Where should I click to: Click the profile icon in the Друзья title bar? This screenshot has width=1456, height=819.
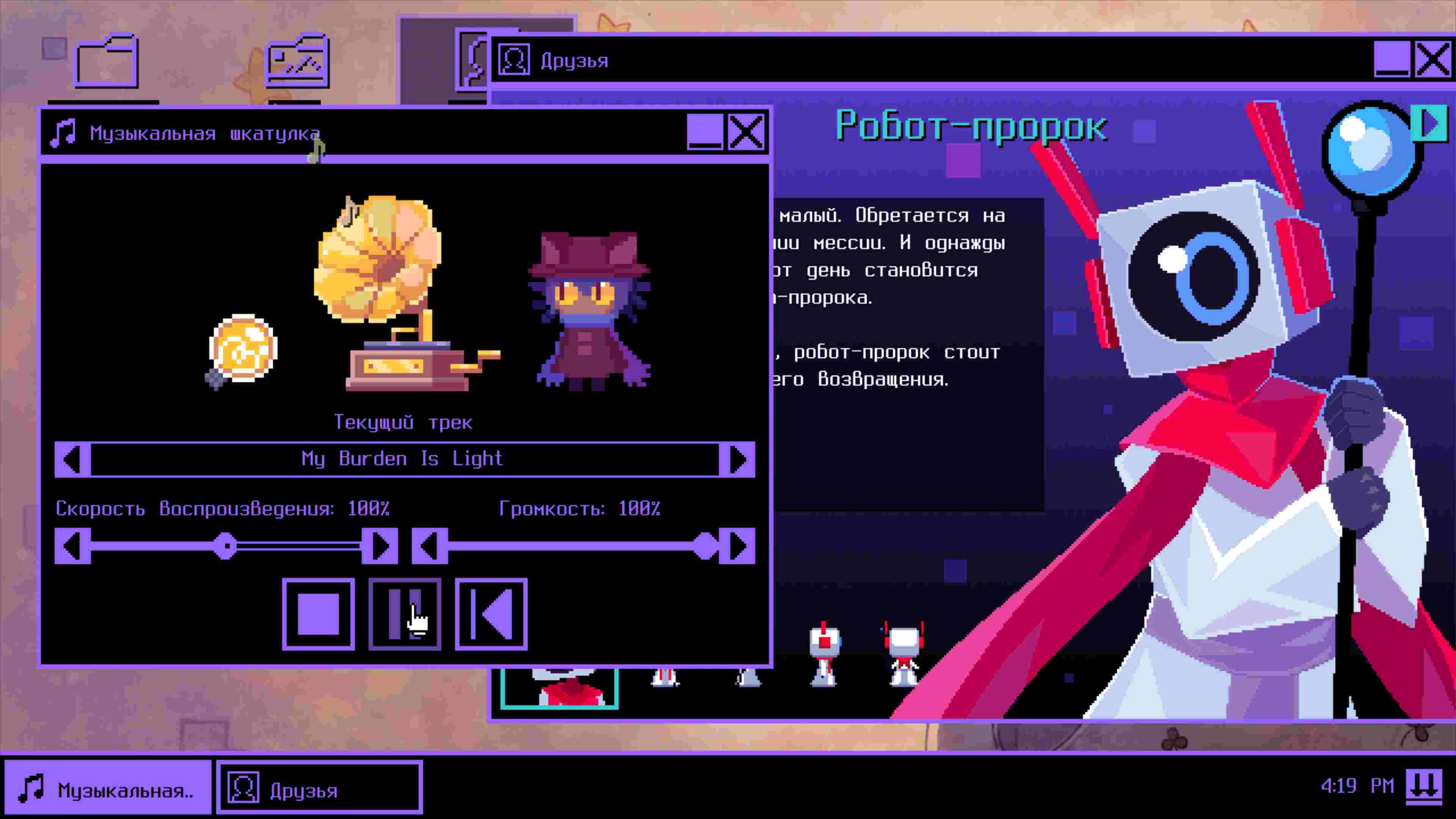click(515, 60)
